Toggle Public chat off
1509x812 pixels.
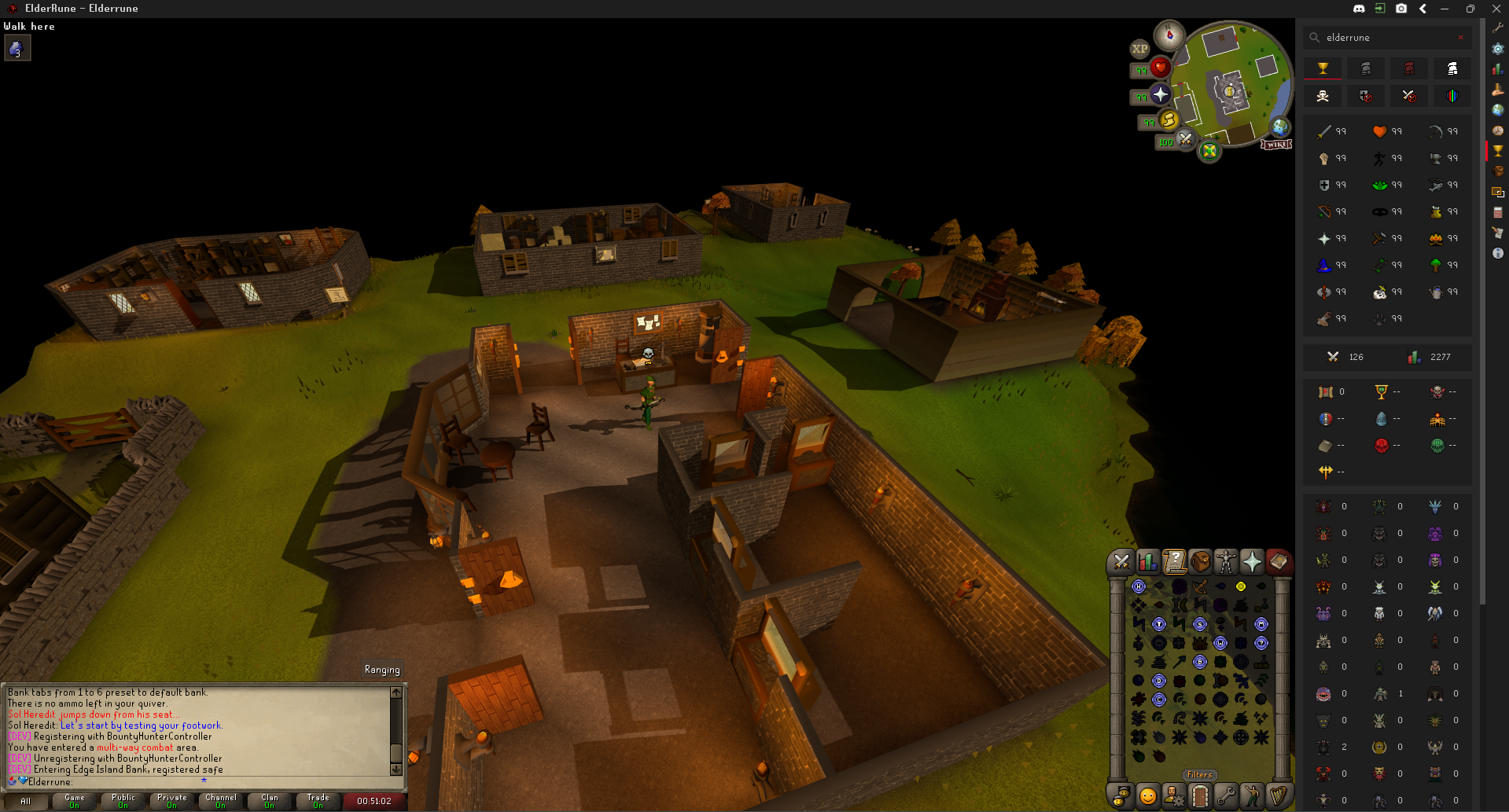coord(123,801)
